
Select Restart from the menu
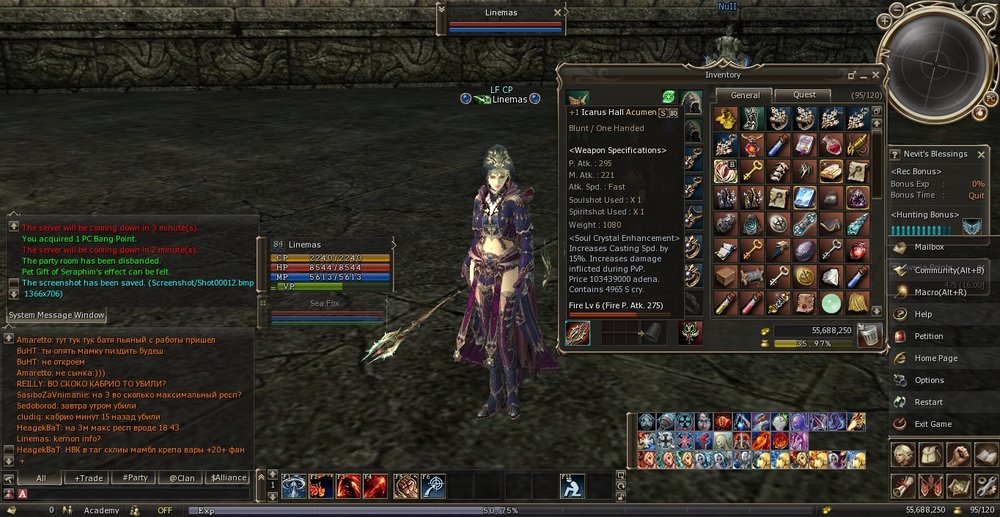tap(928, 402)
